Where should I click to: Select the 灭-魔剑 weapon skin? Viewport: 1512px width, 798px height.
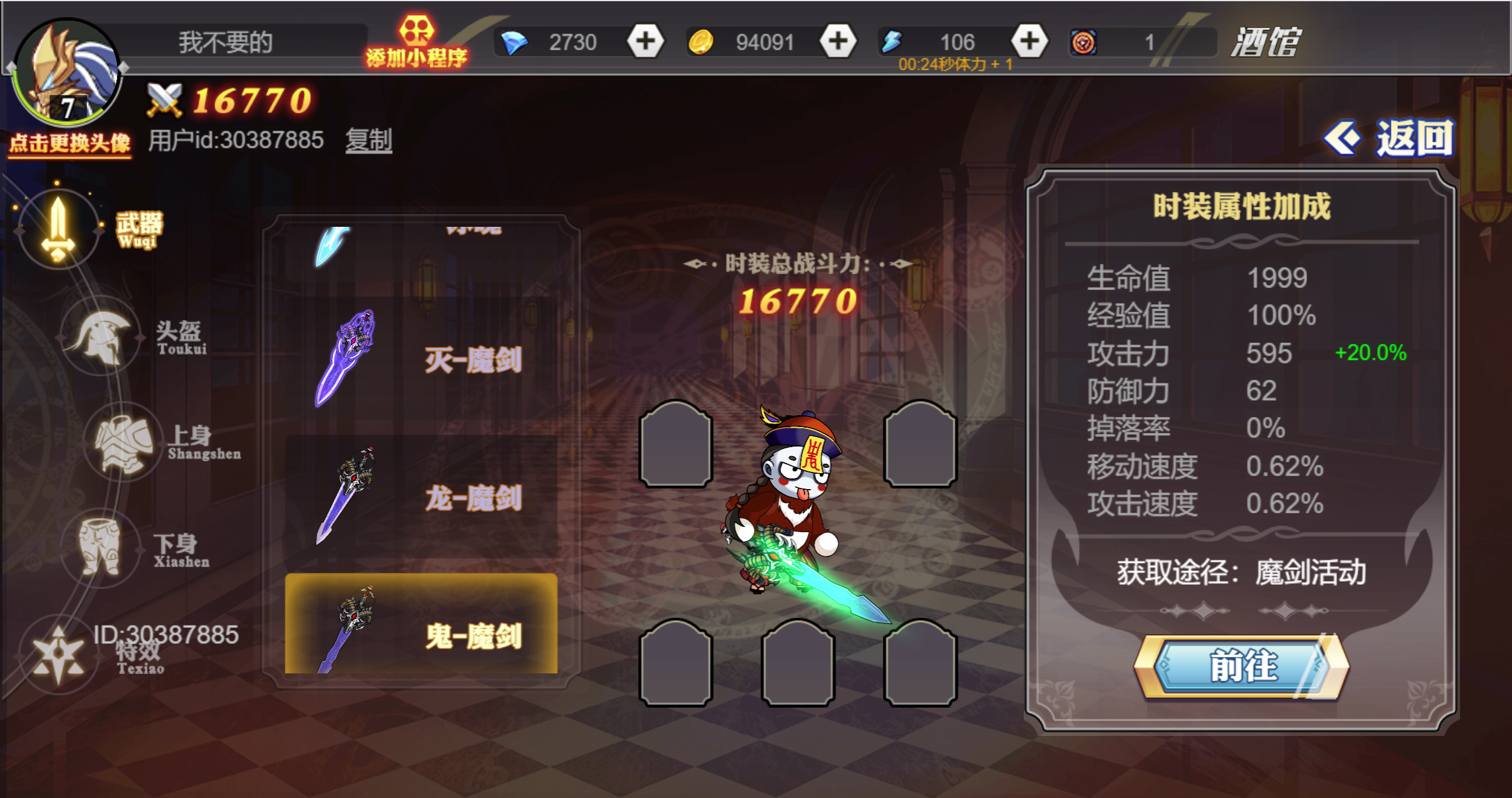[x=421, y=360]
